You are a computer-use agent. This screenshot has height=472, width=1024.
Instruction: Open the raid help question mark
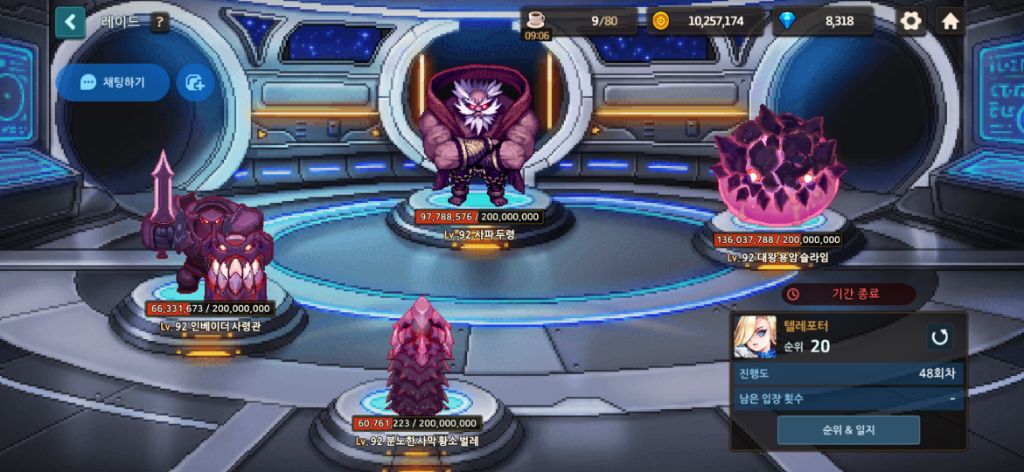coord(159,21)
